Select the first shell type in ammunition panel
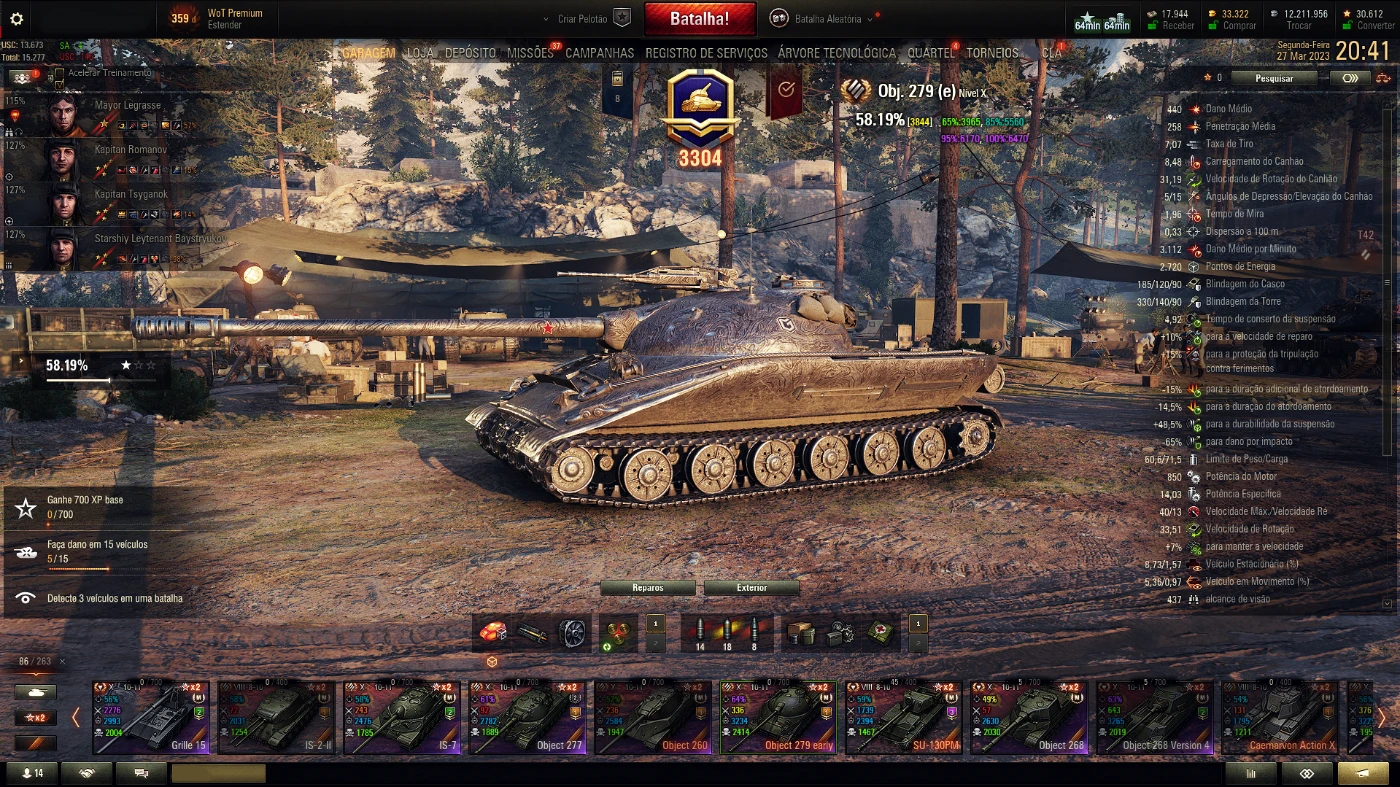The height and width of the screenshot is (787, 1400). [702, 630]
